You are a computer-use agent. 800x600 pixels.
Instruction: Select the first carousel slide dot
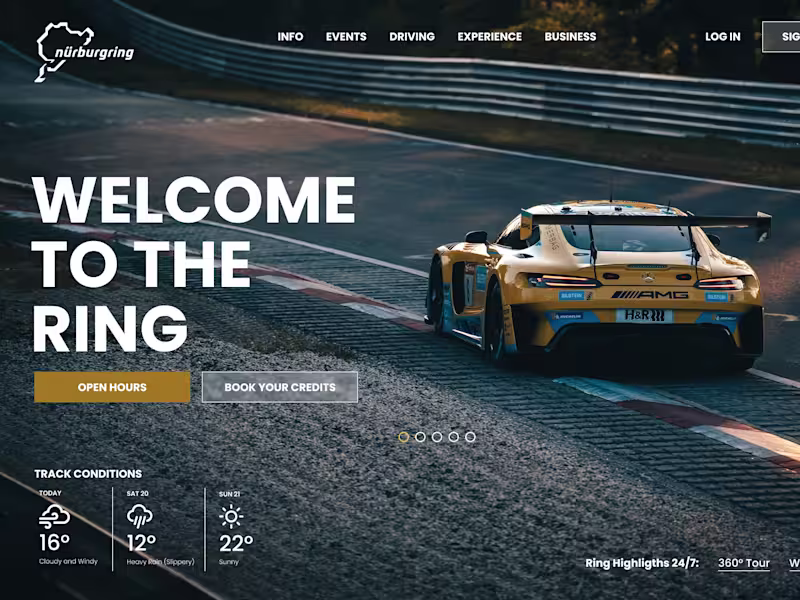pyautogui.click(x=404, y=437)
